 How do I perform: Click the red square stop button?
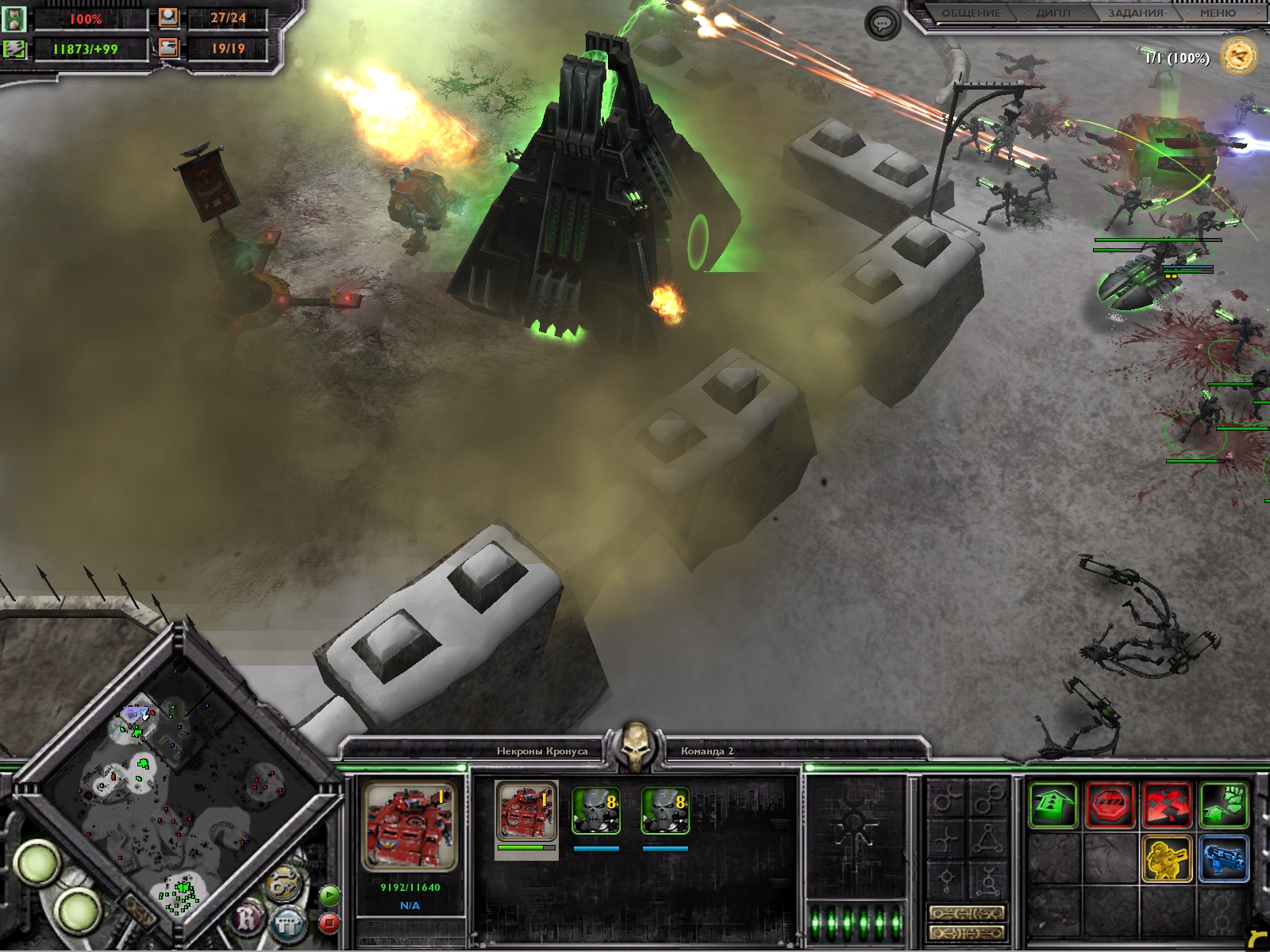[329, 923]
